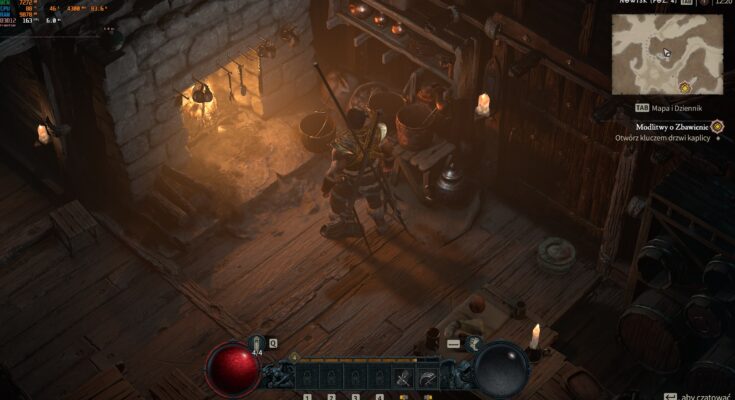The image size is (735, 400).
Task: Activate the crossed weapons basic attack skill
Action: pyautogui.click(x=403, y=377)
